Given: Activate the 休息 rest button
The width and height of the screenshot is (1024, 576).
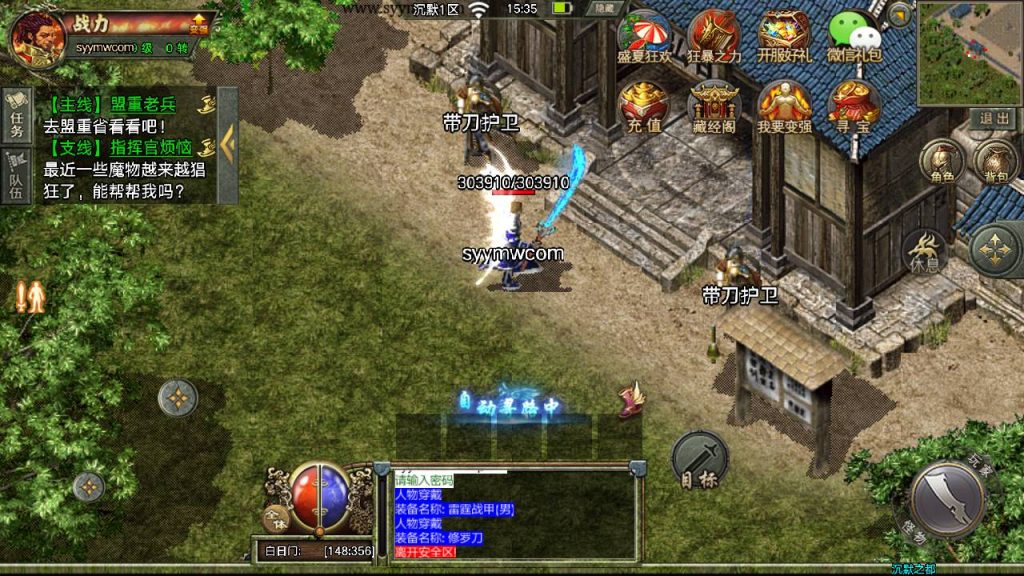Looking at the screenshot, I should point(926,252).
